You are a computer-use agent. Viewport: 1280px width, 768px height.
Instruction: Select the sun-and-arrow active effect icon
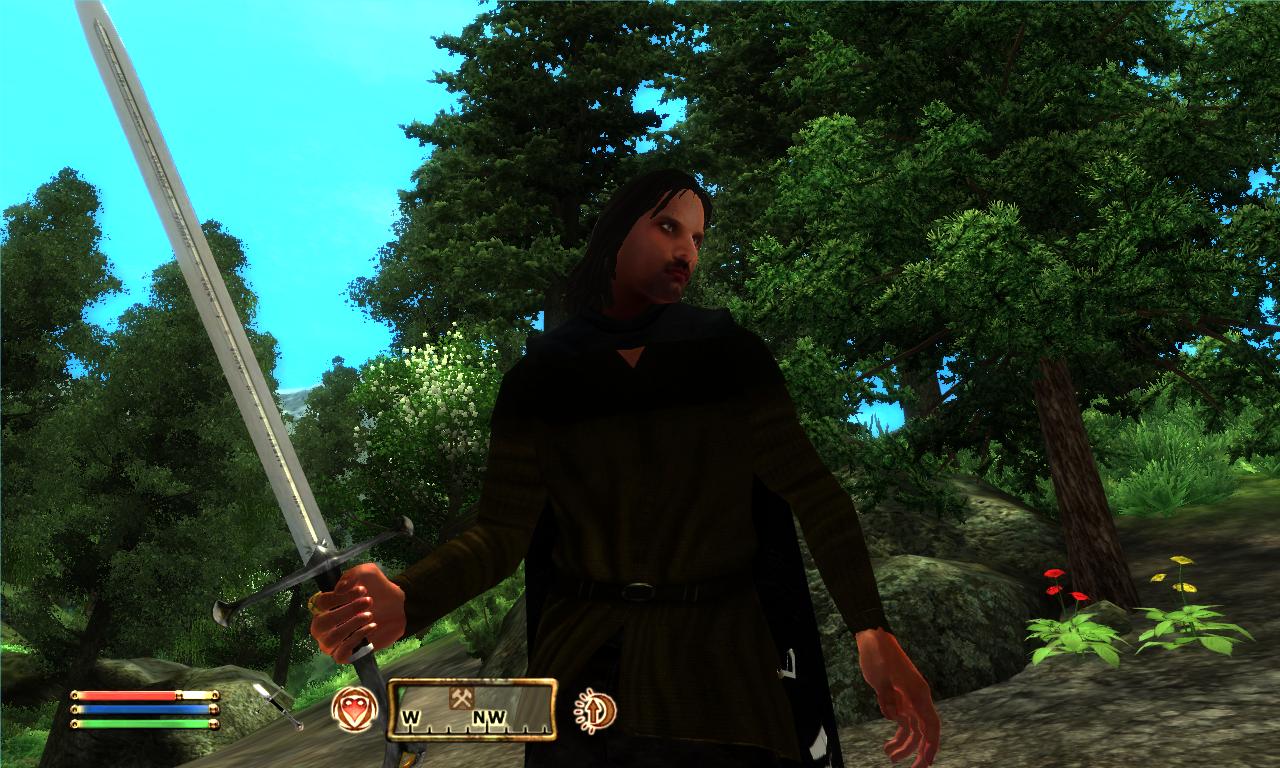(x=596, y=711)
